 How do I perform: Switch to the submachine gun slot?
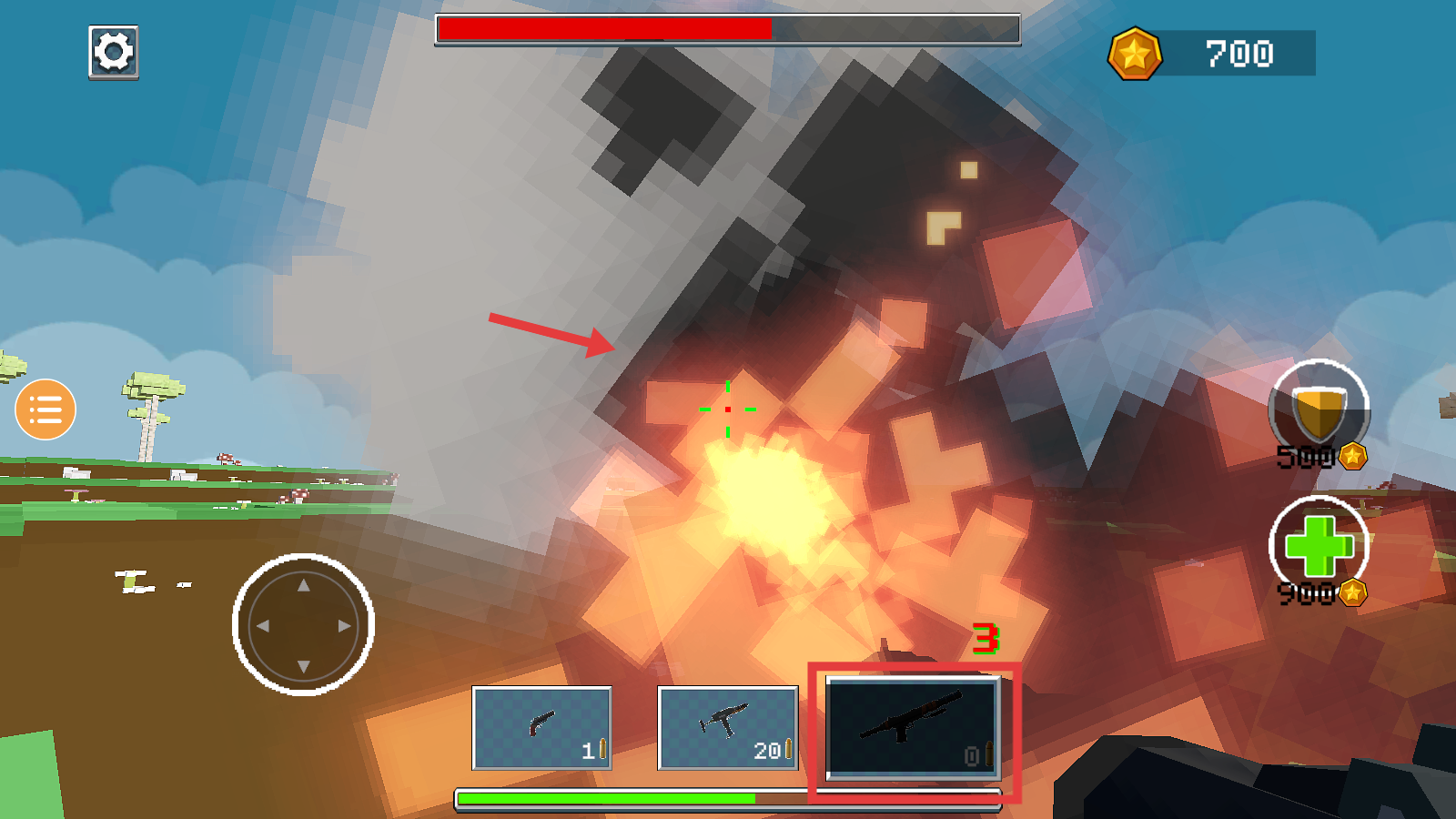pos(727,727)
